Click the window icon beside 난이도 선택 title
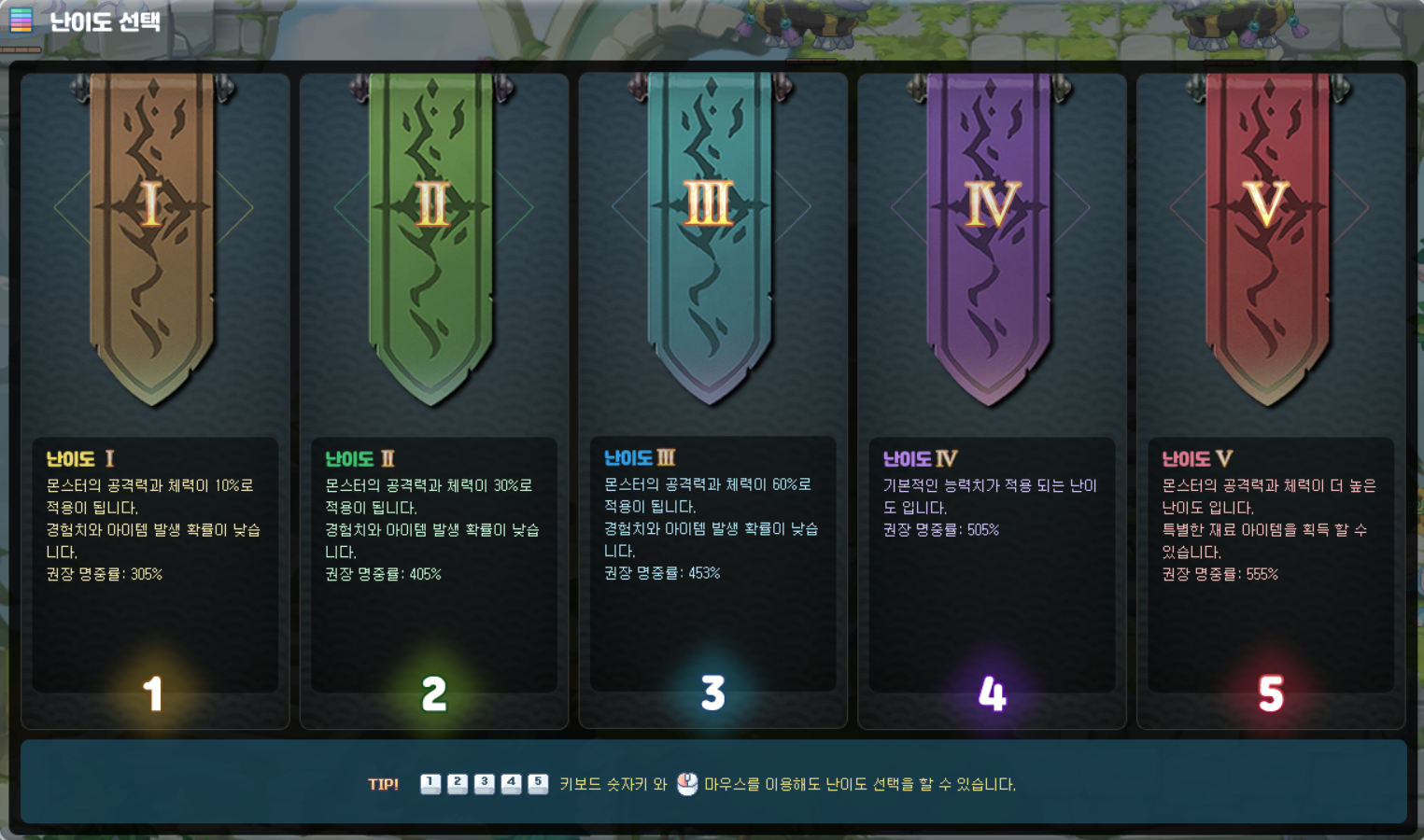1424x840 pixels. click(x=21, y=21)
